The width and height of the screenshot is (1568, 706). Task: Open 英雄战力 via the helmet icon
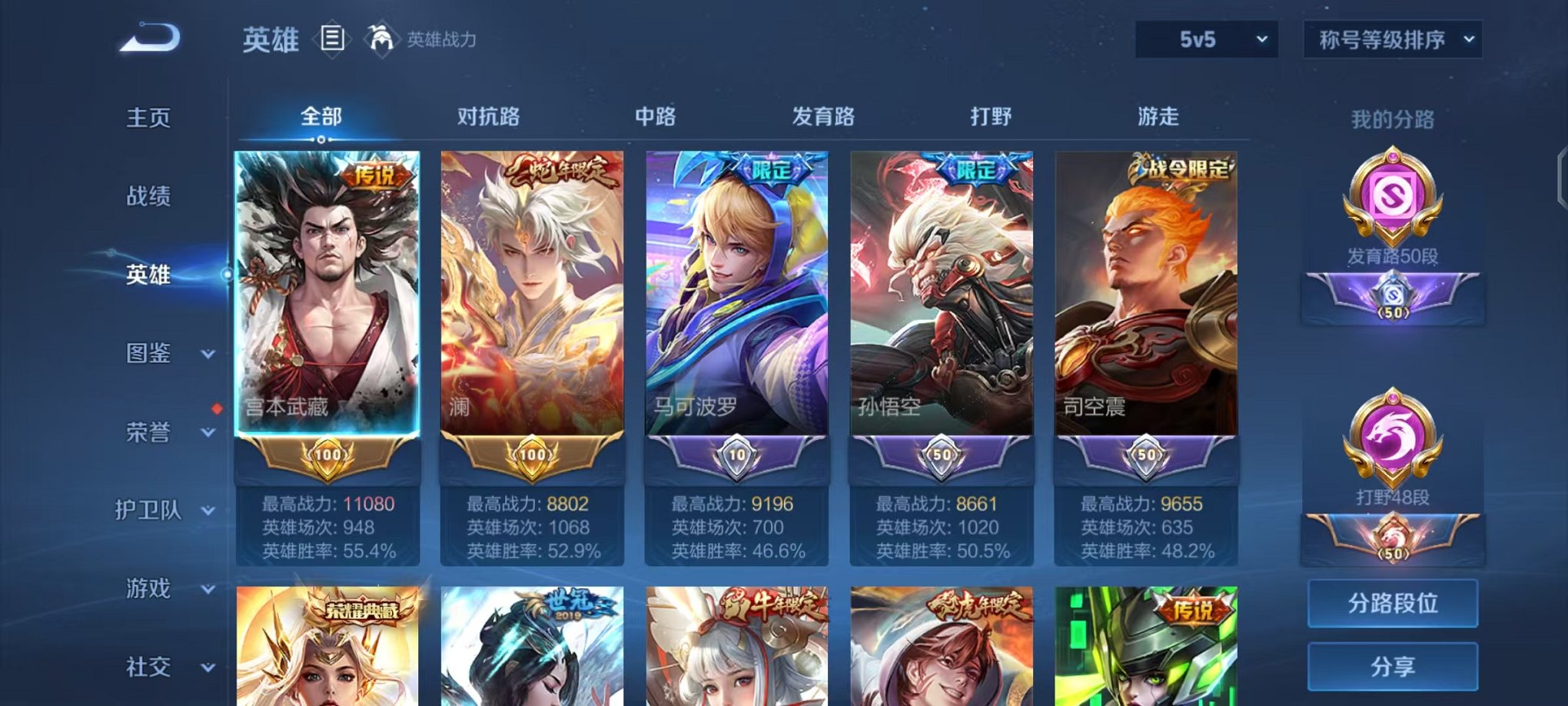tap(381, 37)
